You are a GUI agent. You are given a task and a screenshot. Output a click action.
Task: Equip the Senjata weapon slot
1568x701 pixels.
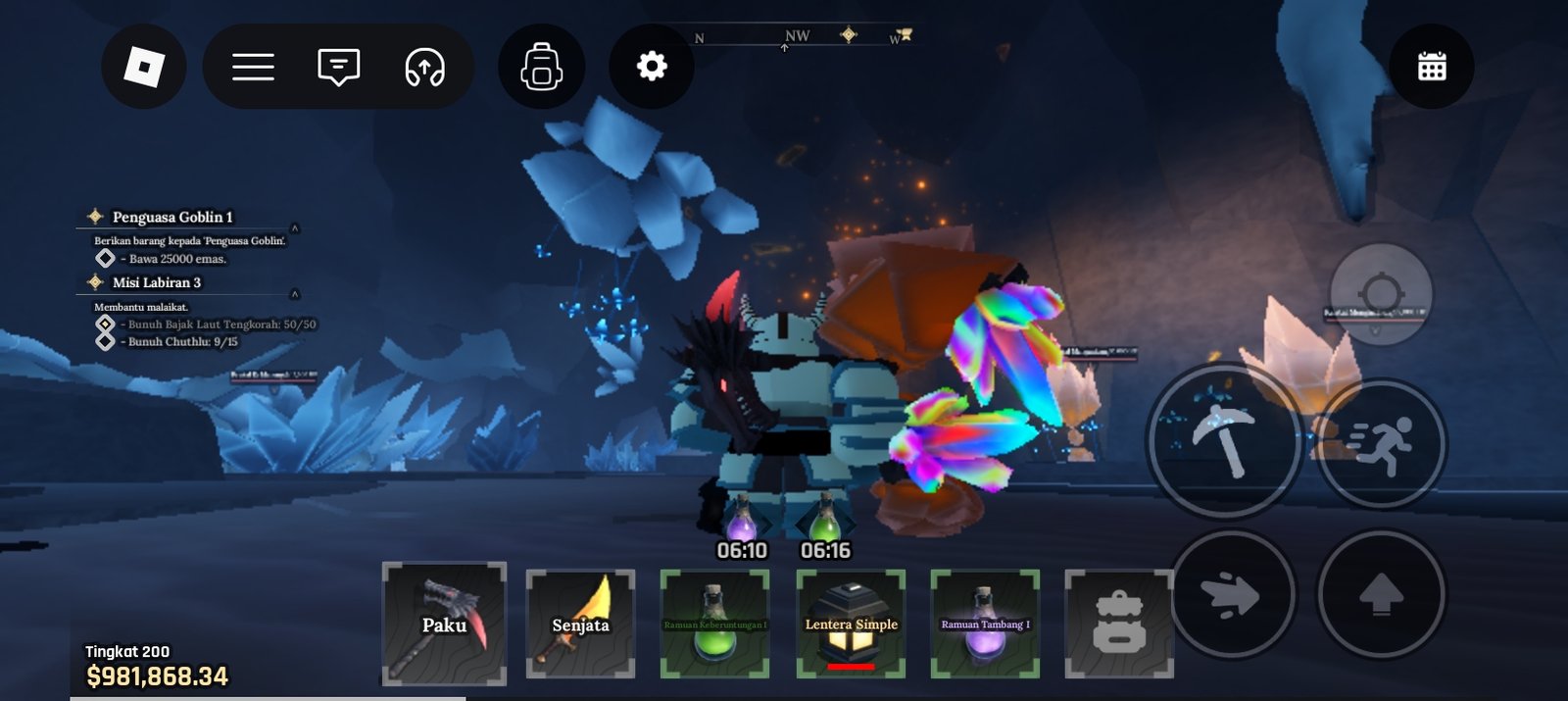580,624
